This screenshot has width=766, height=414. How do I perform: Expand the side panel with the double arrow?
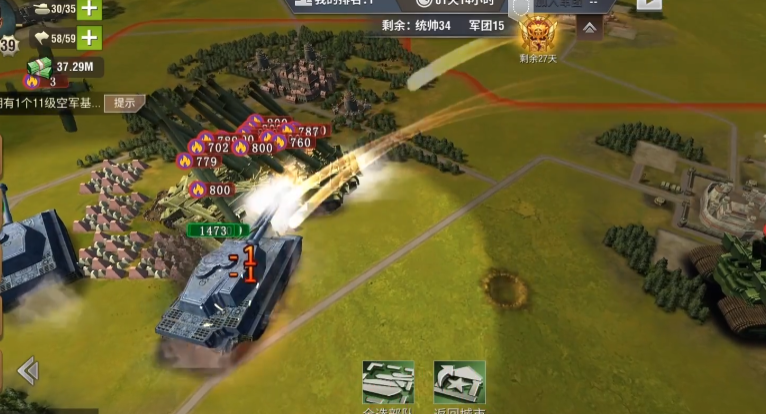28,372
